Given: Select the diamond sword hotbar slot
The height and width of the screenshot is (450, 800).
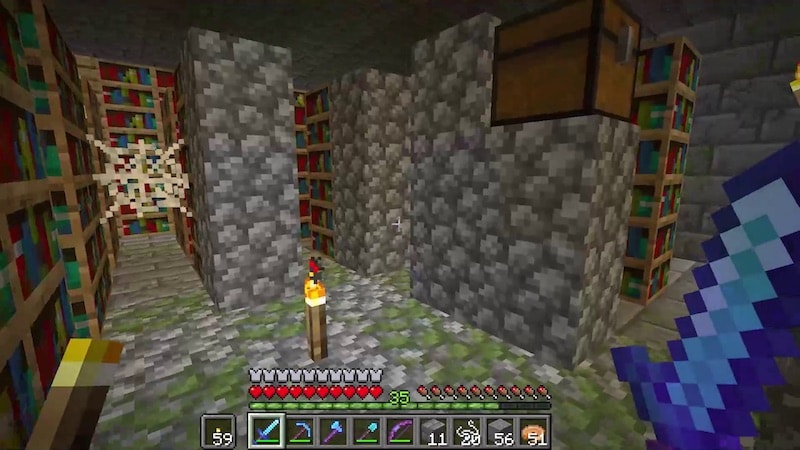Looking at the screenshot, I should tap(266, 431).
